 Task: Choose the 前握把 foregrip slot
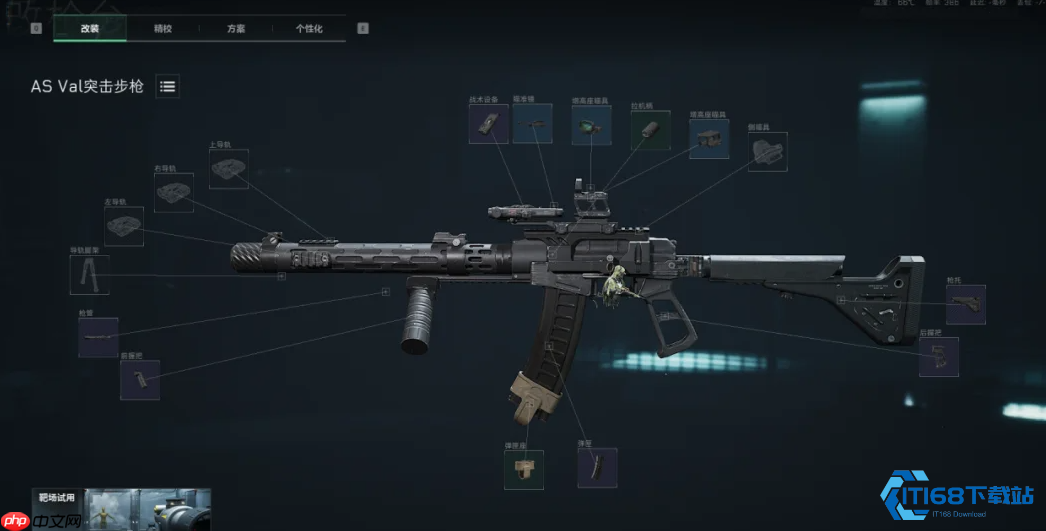pos(139,380)
